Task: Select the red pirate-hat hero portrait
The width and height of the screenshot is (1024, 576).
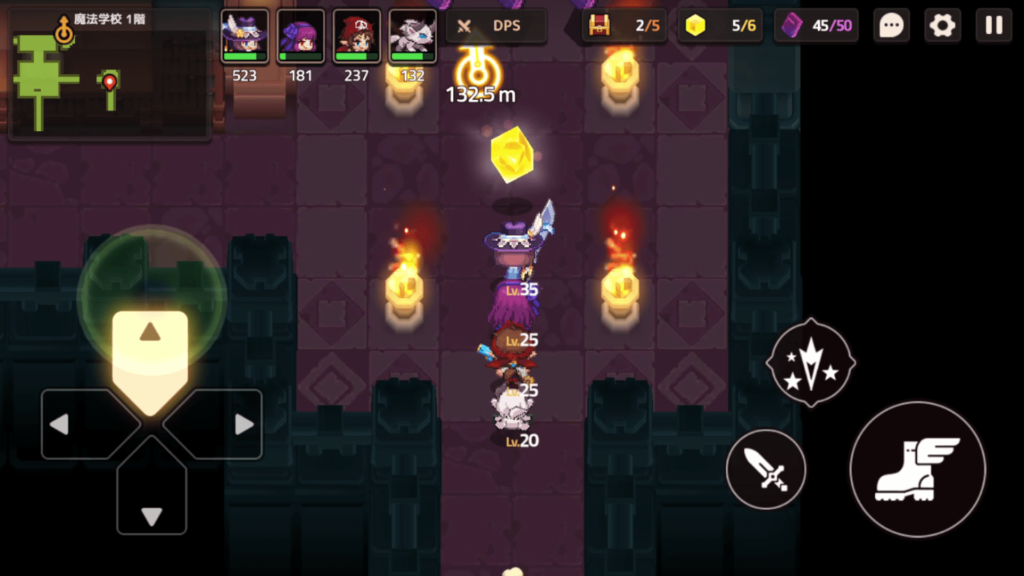Action: click(x=357, y=37)
